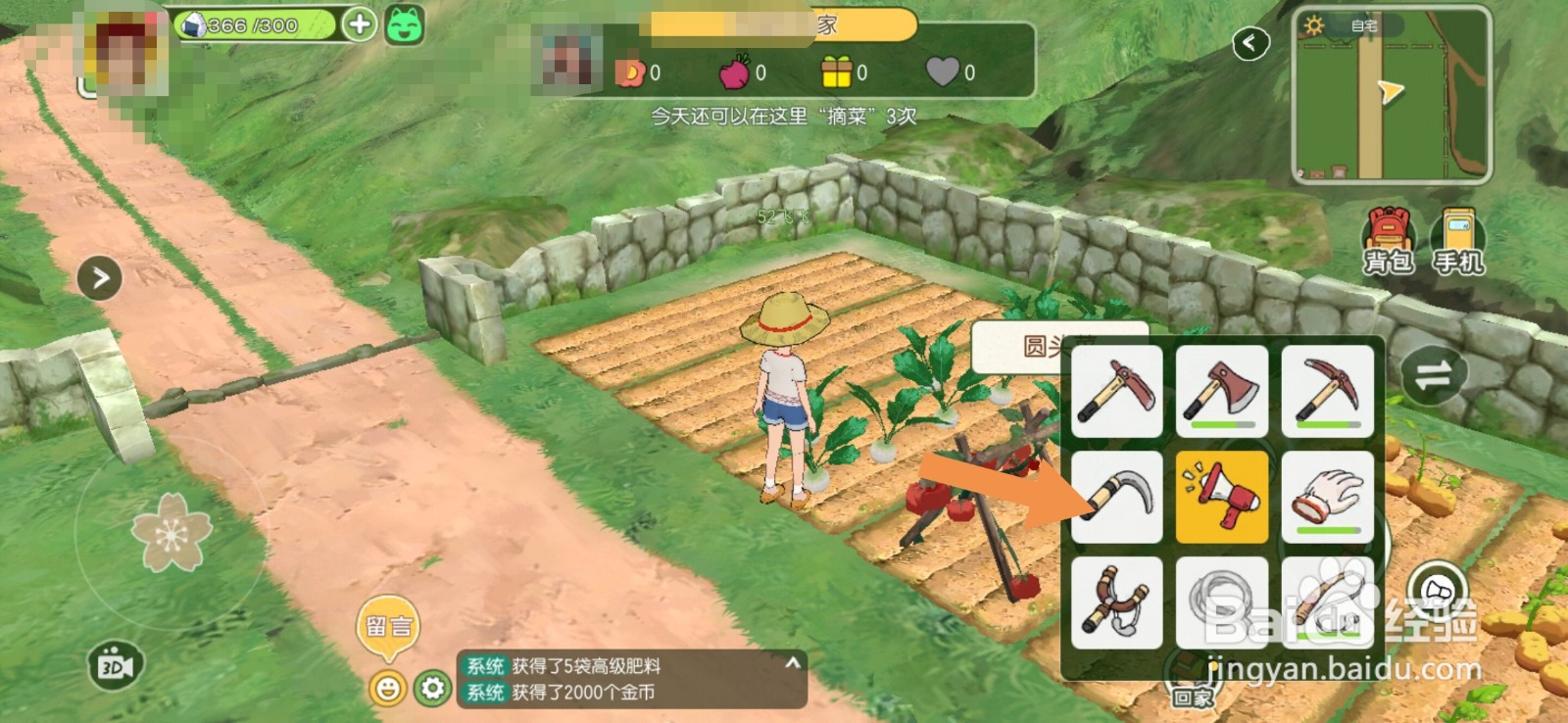1568x723 pixels.
Task: Collapse the minimap with its left chevron
Action: coord(1251,43)
